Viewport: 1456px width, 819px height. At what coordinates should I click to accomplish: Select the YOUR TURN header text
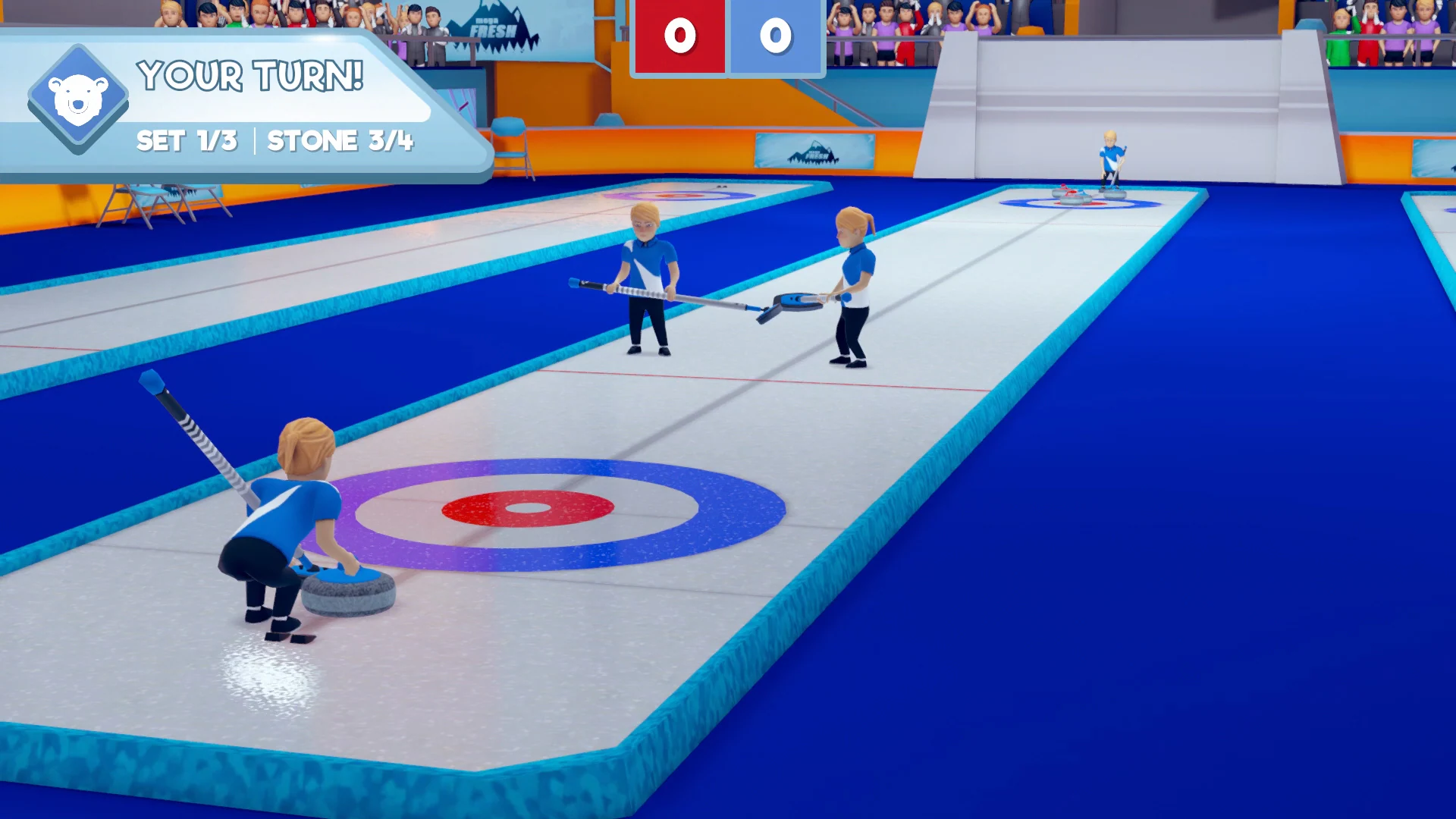point(250,76)
